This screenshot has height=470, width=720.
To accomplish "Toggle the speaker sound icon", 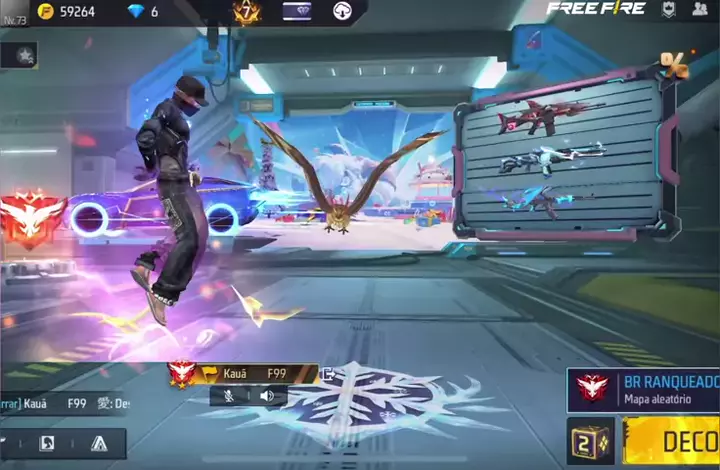I will point(267,396).
